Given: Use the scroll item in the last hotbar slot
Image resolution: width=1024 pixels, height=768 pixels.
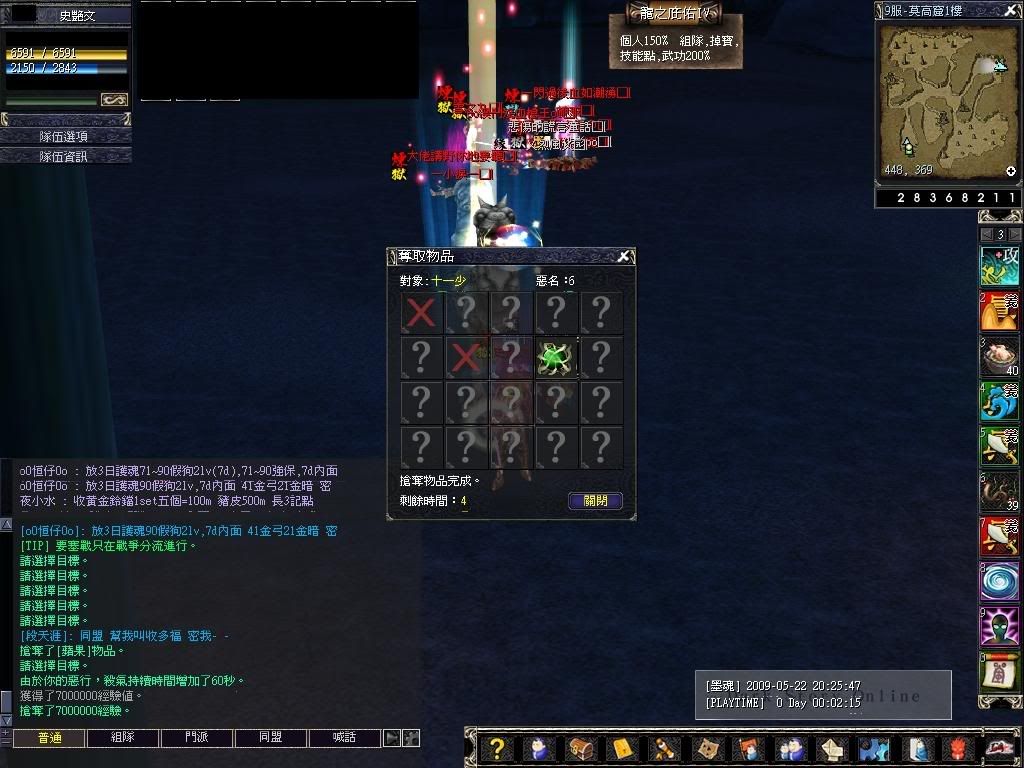Looking at the screenshot, I should coord(999,672).
